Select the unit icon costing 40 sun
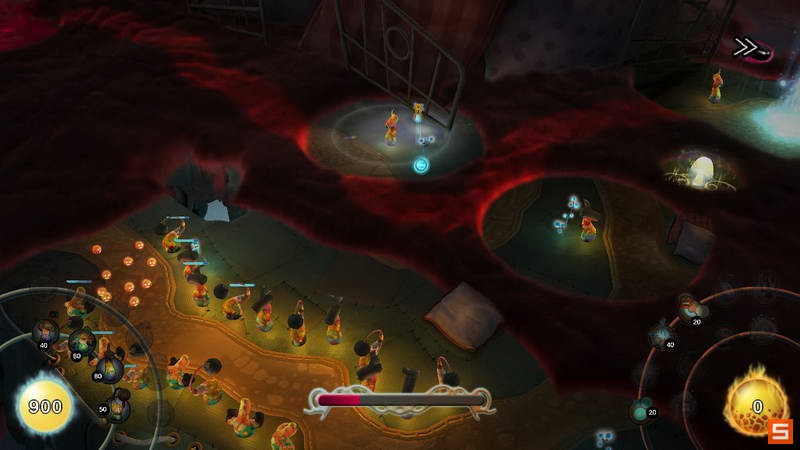This screenshot has height=450, width=800. point(44,332)
